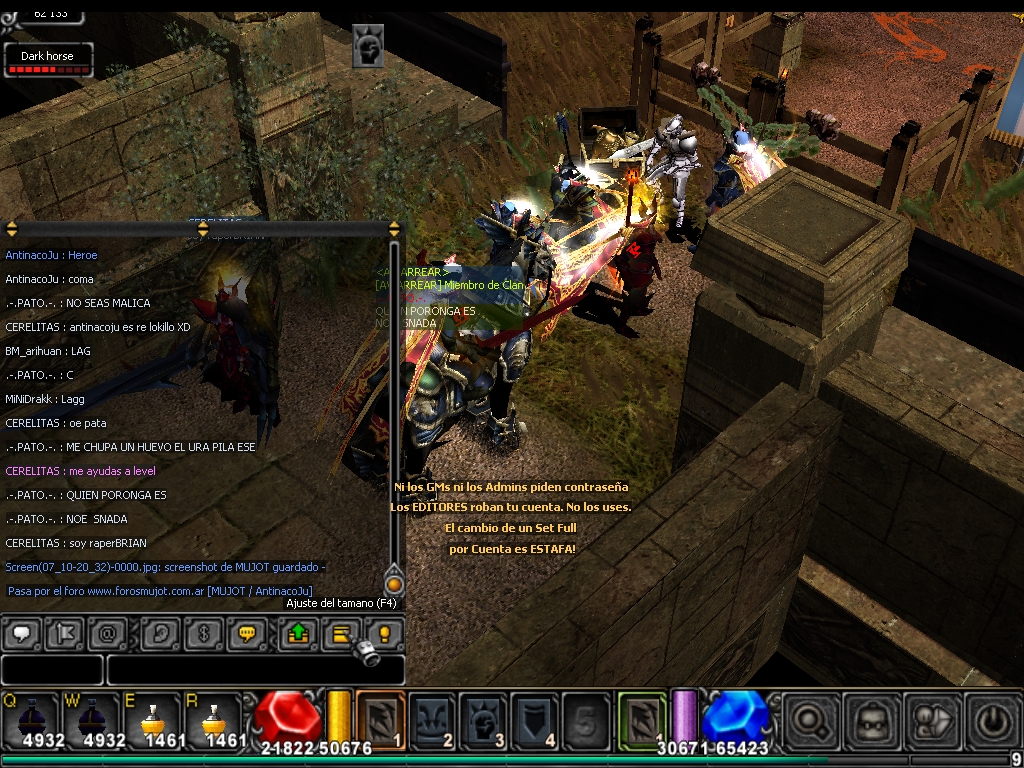Select the shield skill in slot 4

pos(535,717)
